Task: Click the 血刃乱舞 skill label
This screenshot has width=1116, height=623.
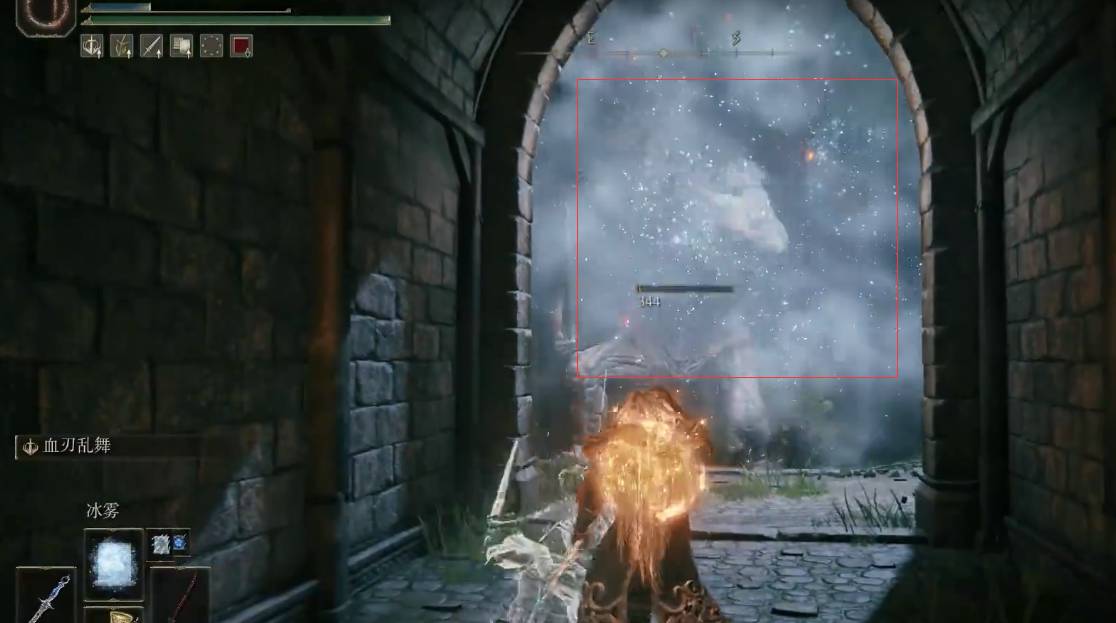Action: click(76, 446)
